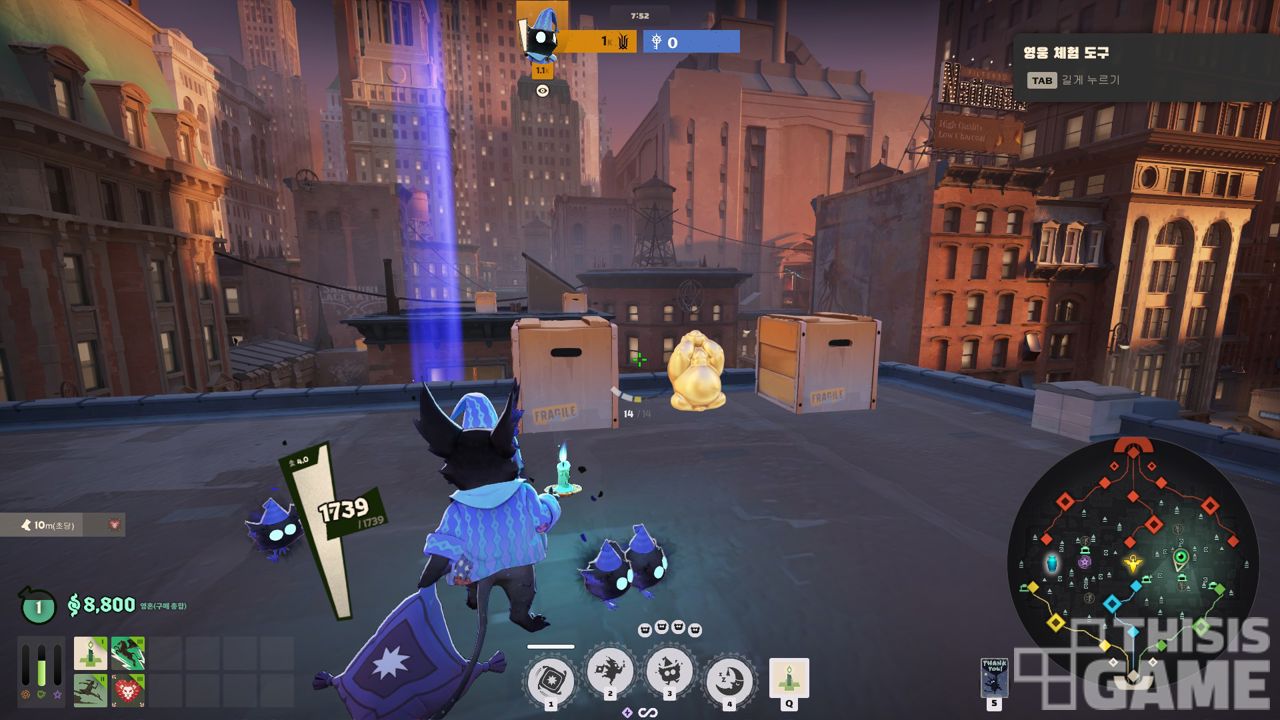Click the blue urn marker on minimap
The image size is (1280, 720).
pos(1052,564)
